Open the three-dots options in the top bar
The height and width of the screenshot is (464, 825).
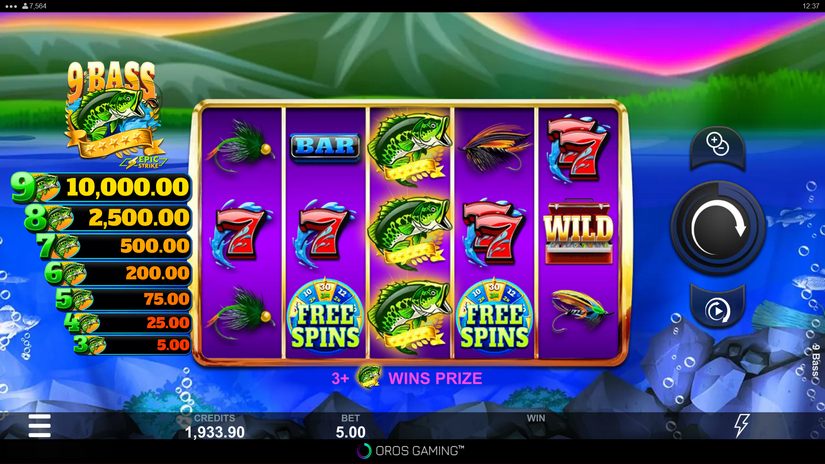(x=10, y=6)
